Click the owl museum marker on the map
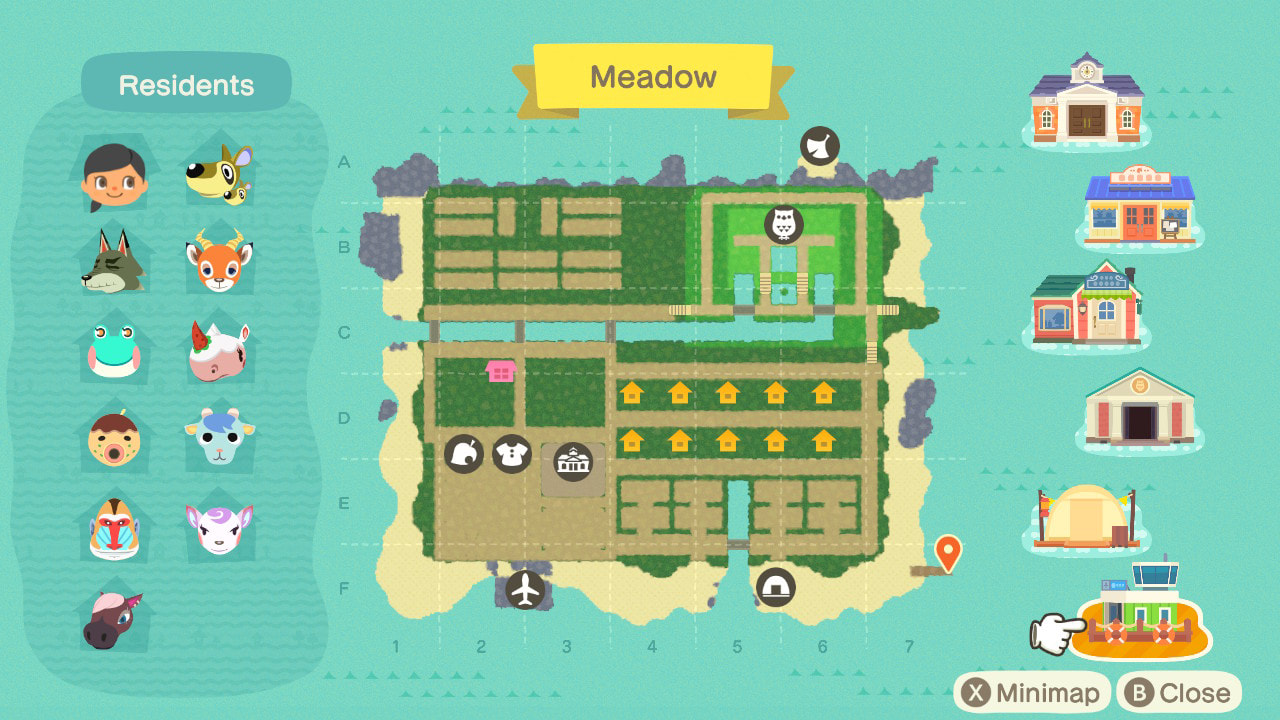1280x720 pixels. pyautogui.click(x=784, y=224)
